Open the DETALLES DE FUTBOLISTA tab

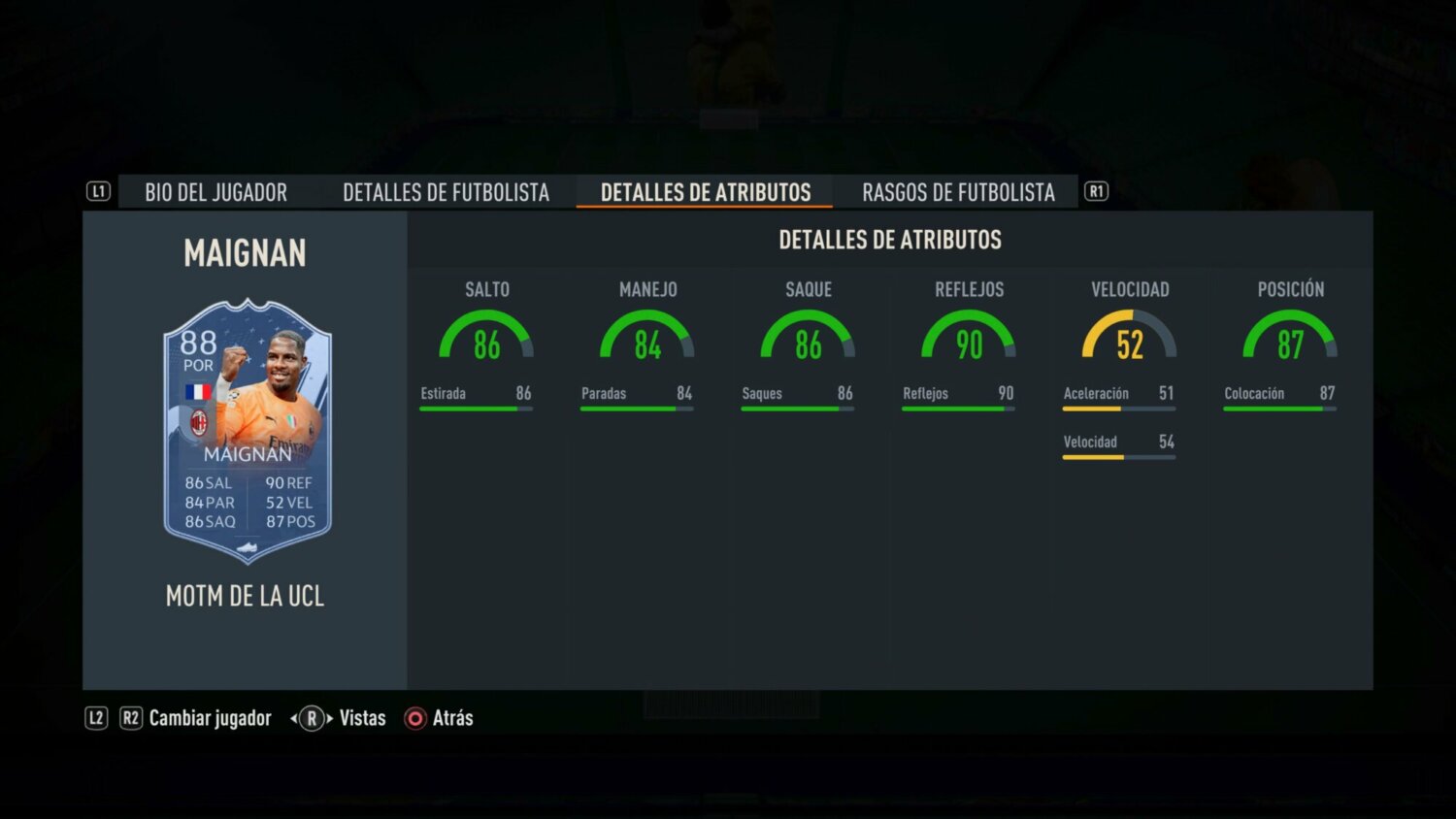click(446, 192)
